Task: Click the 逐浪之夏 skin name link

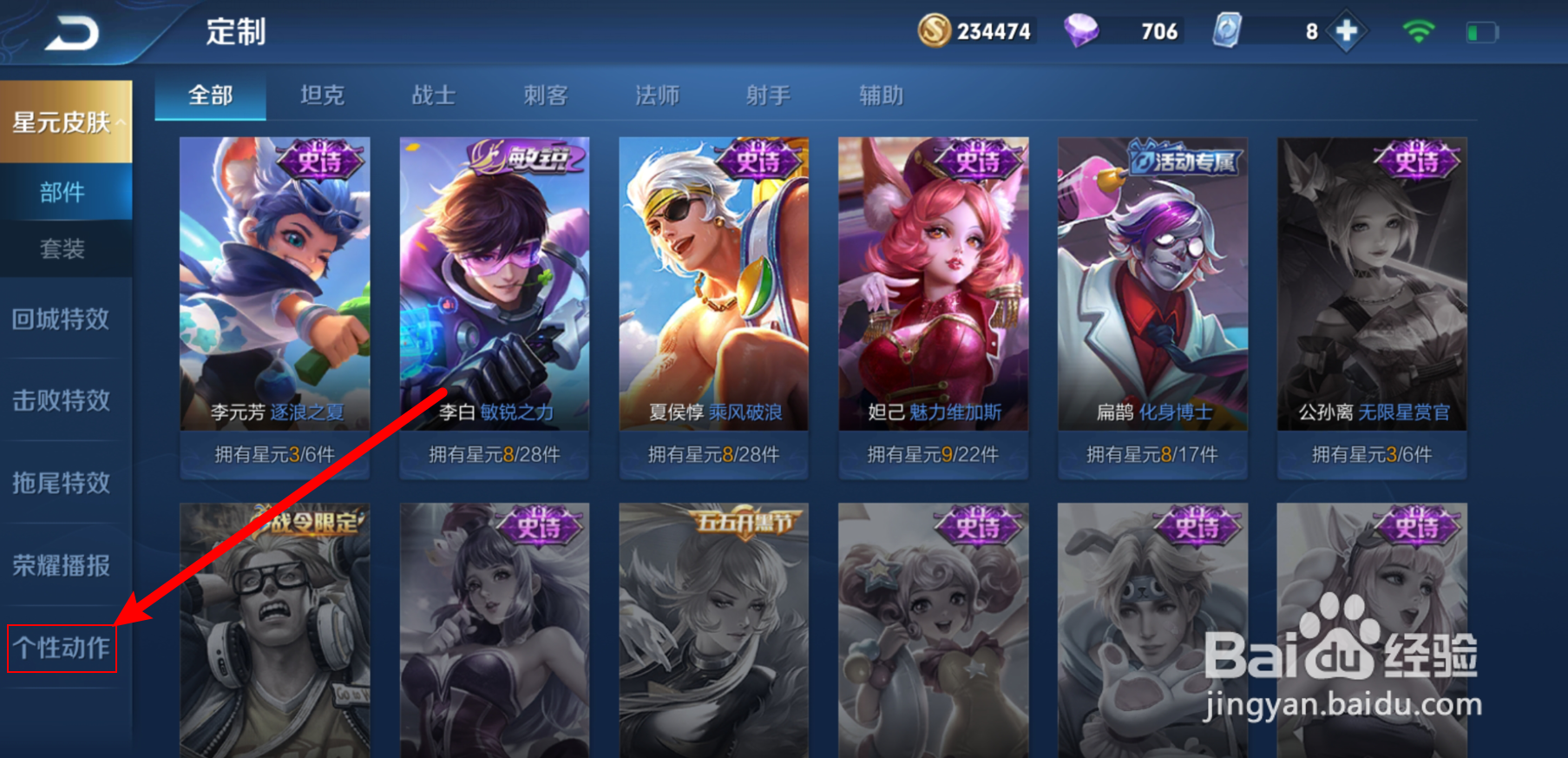Action: [306, 412]
